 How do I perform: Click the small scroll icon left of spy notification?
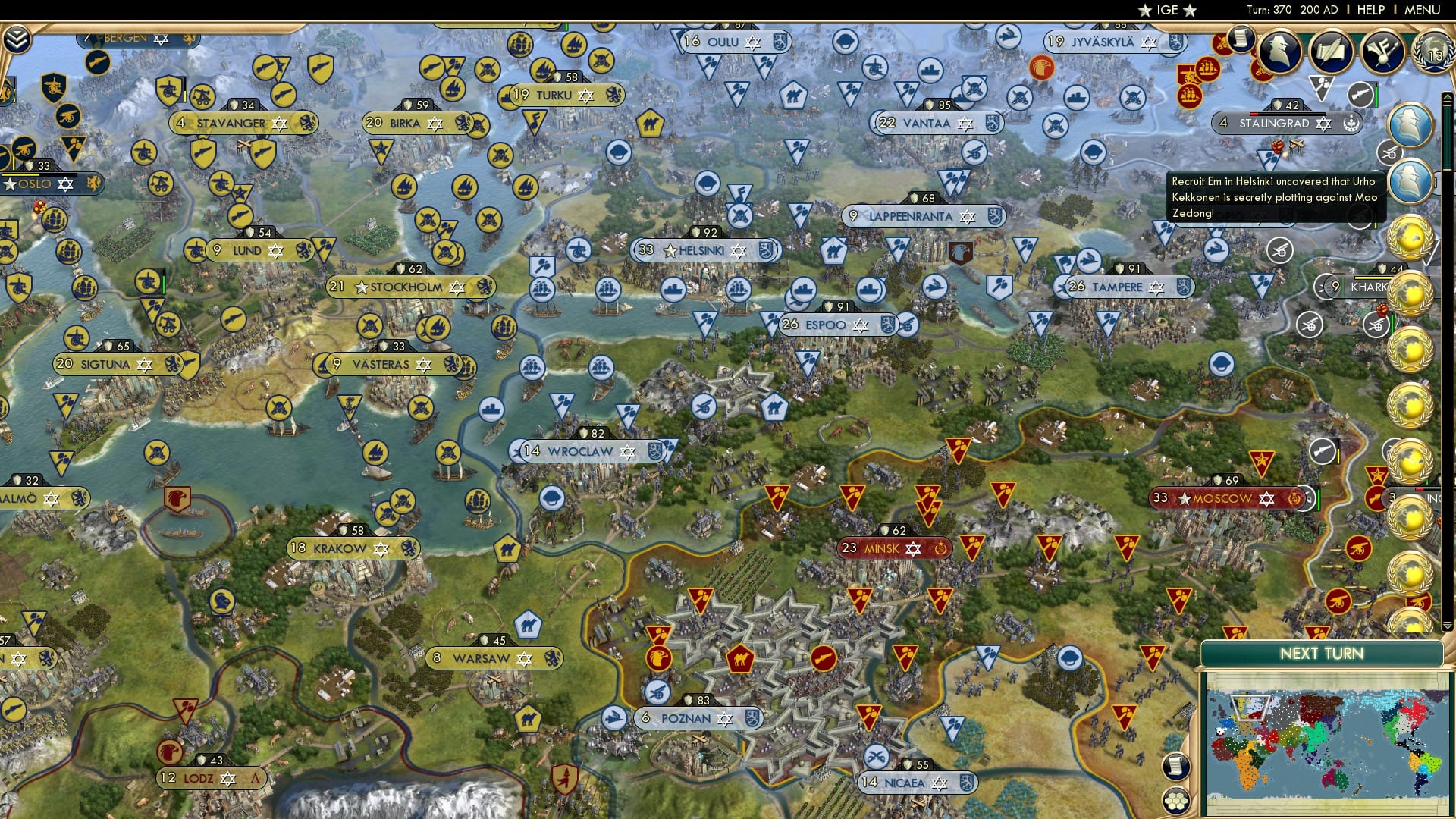tap(1241, 39)
